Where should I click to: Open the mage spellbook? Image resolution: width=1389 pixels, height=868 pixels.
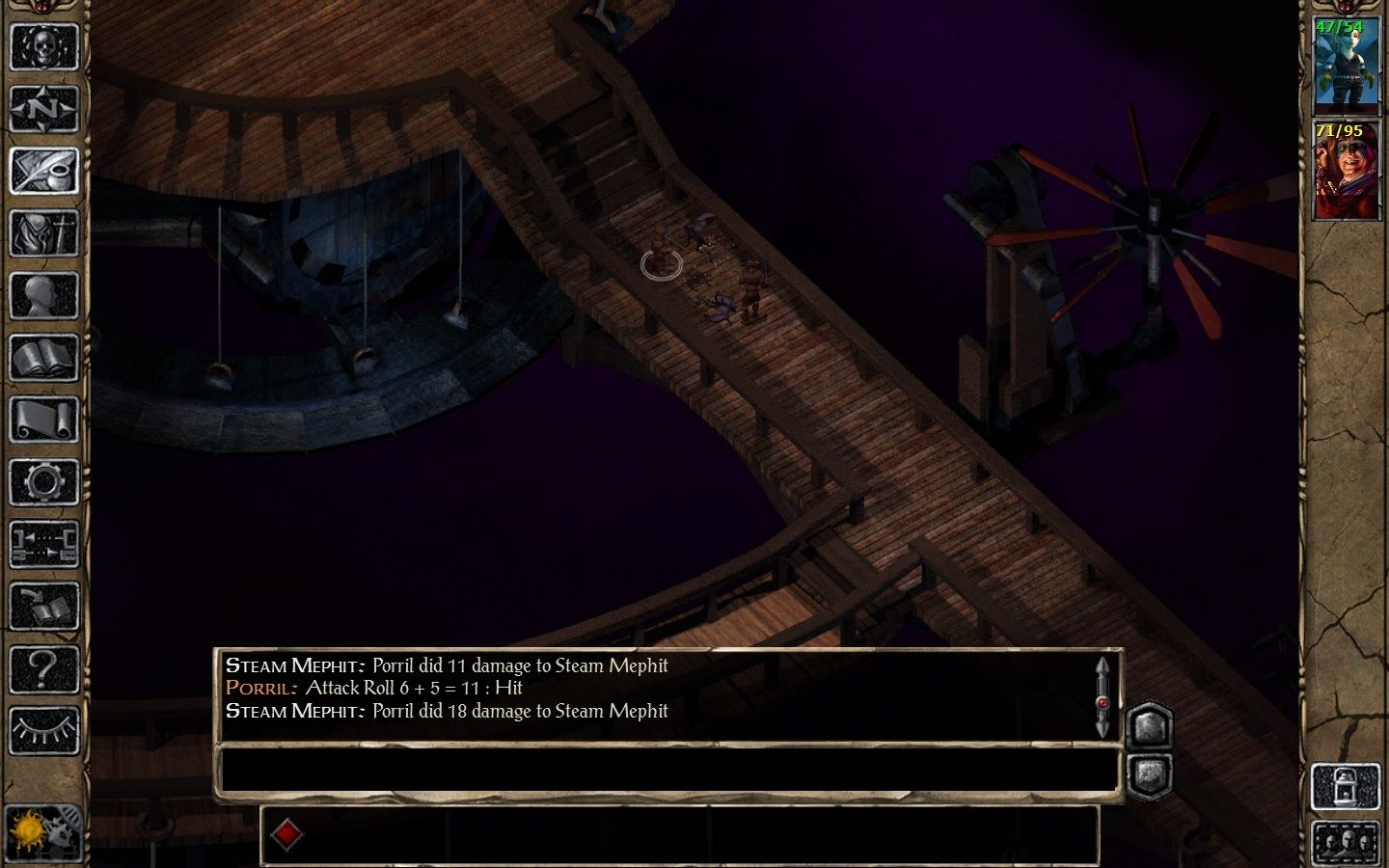coord(43,358)
